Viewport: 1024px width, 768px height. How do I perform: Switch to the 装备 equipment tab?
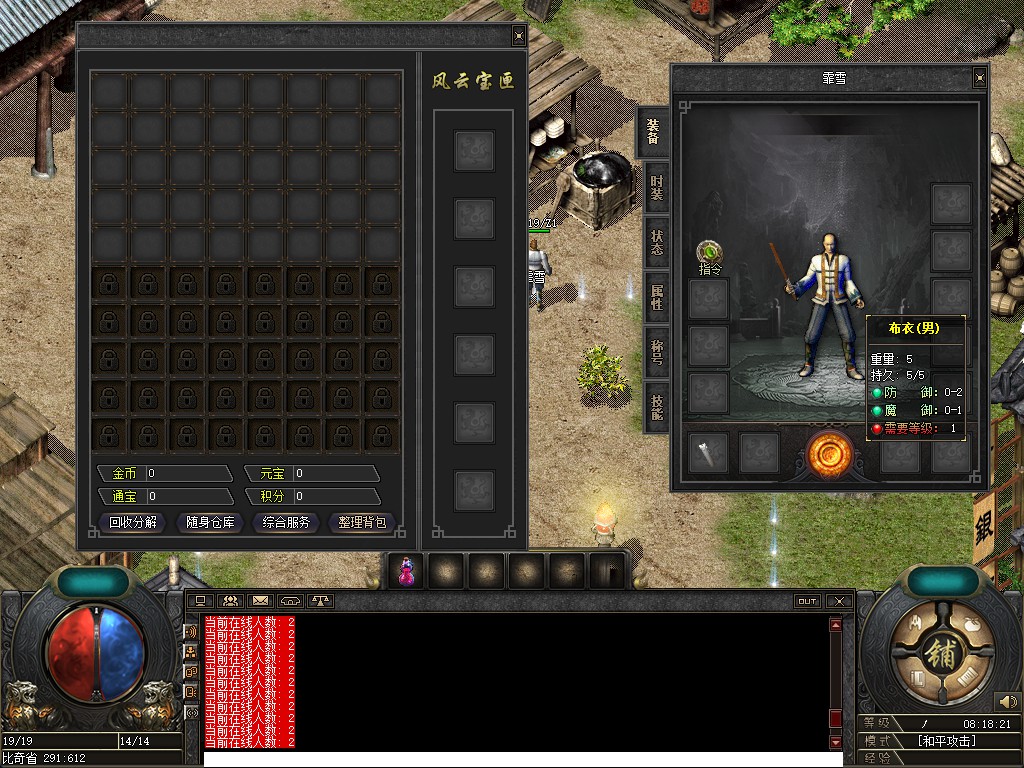(x=654, y=130)
